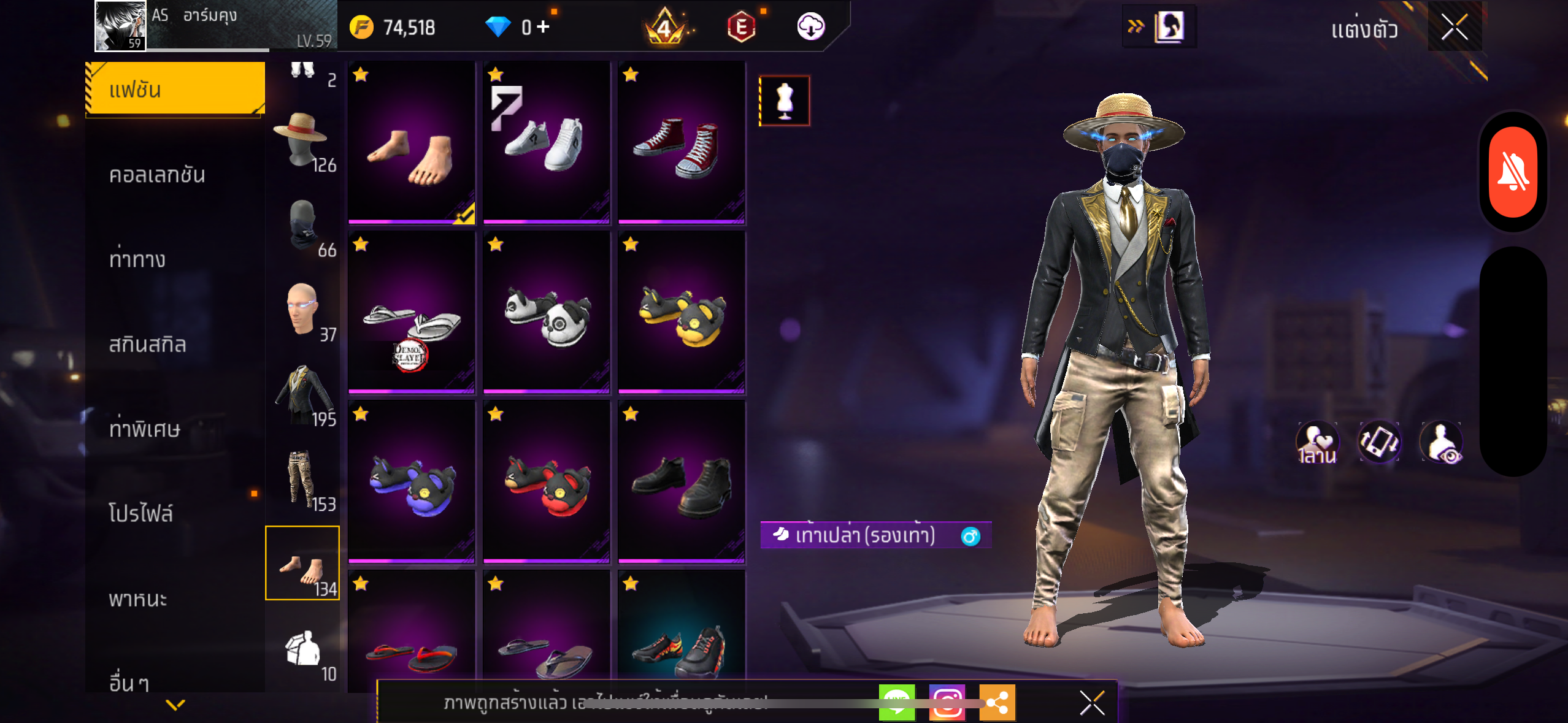Equip the red high-top sneakers
Image resolution: width=1568 pixels, height=723 pixels.
coord(681,142)
